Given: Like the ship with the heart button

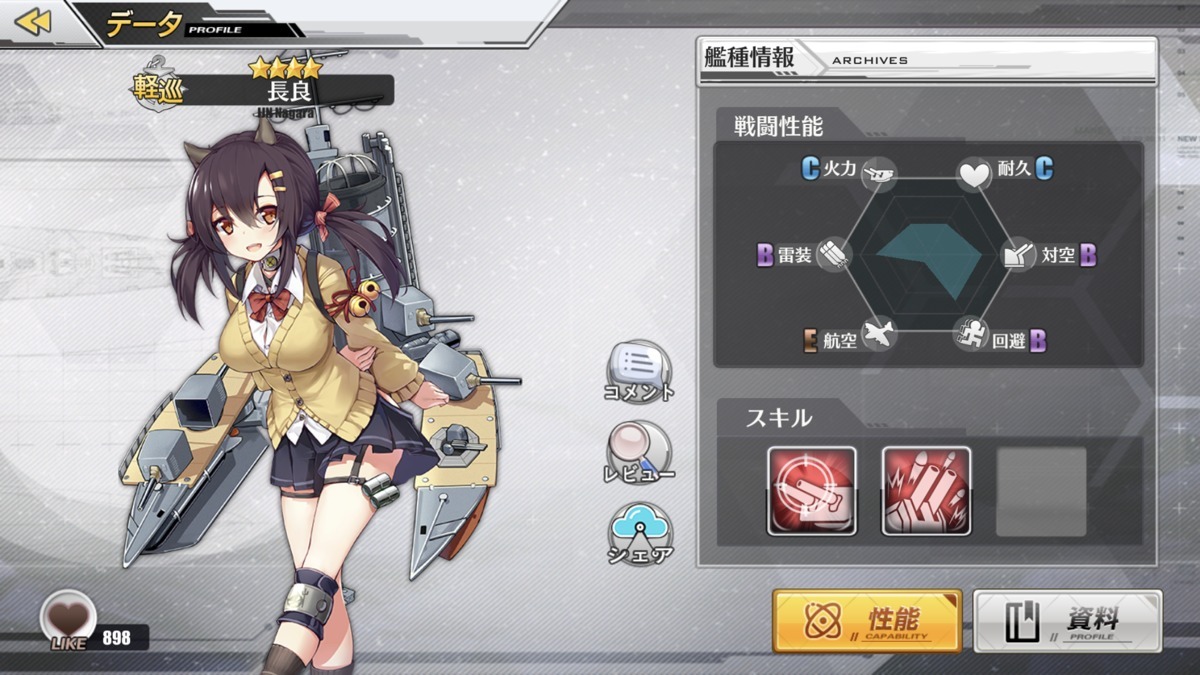Looking at the screenshot, I should point(68,616).
